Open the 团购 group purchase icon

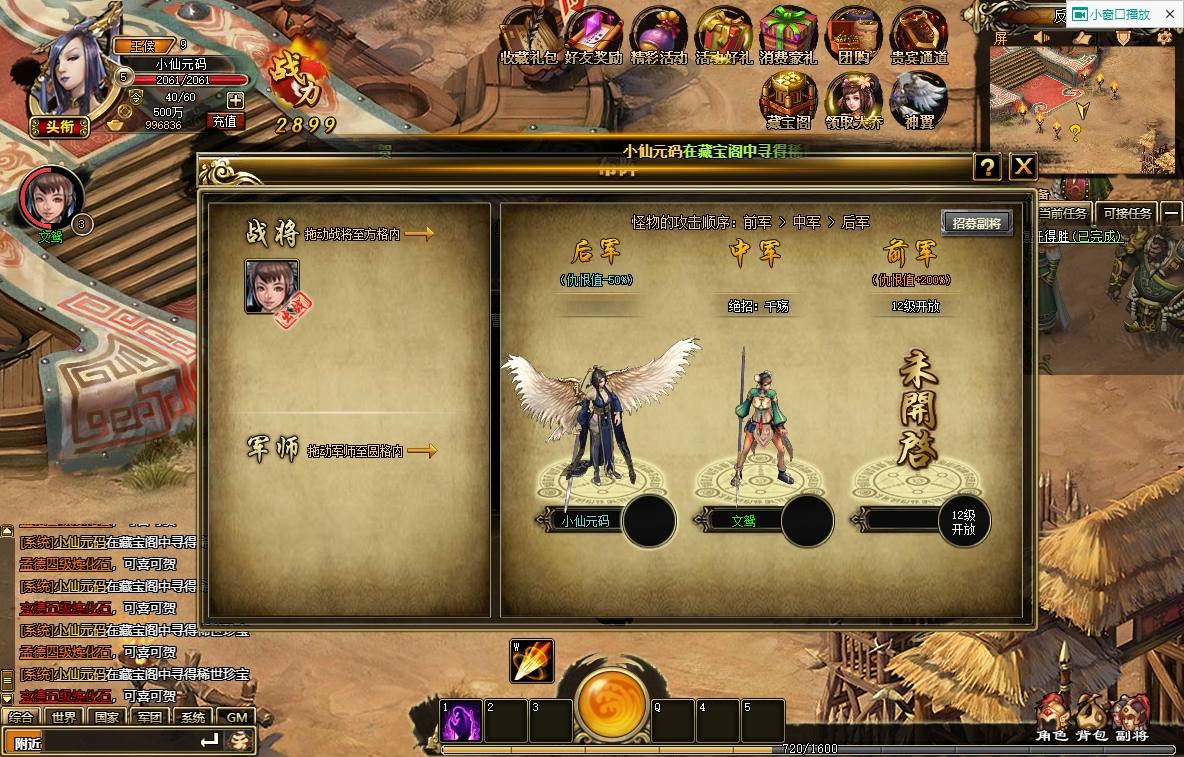854,35
